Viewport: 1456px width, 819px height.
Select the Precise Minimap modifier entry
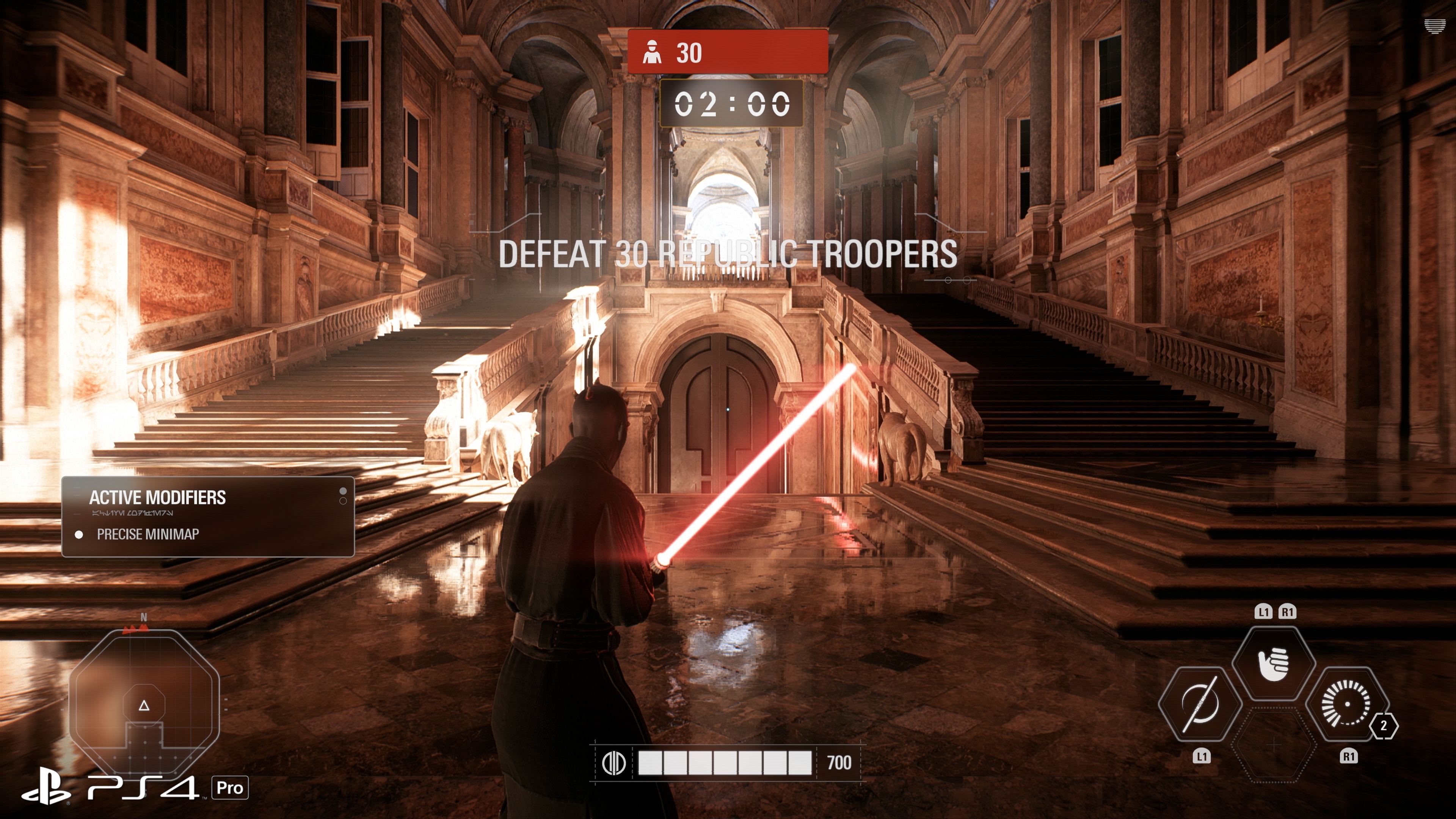pos(147,534)
